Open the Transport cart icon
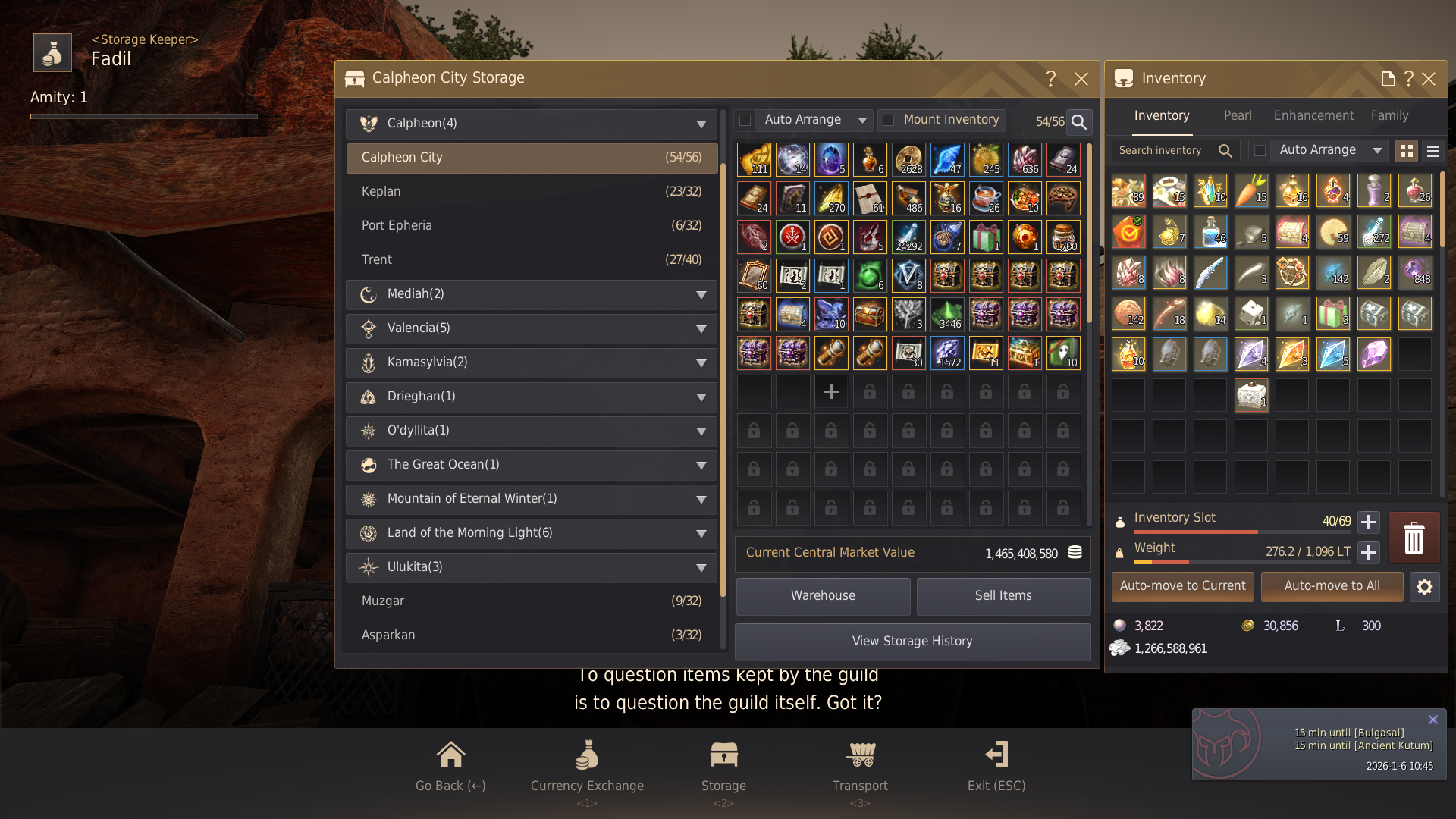The width and height of the screenshot is (1456, 819). (x=859, y=755)
